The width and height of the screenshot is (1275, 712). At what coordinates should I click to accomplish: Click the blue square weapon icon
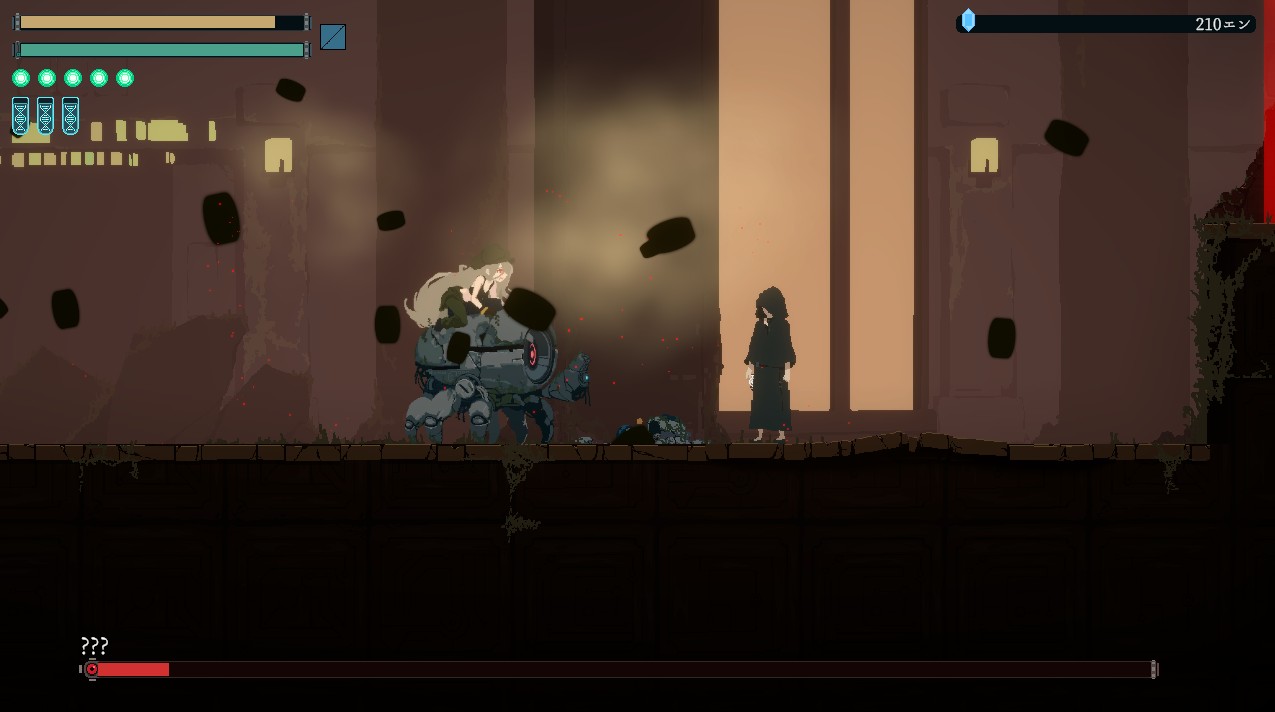[333, 37]
